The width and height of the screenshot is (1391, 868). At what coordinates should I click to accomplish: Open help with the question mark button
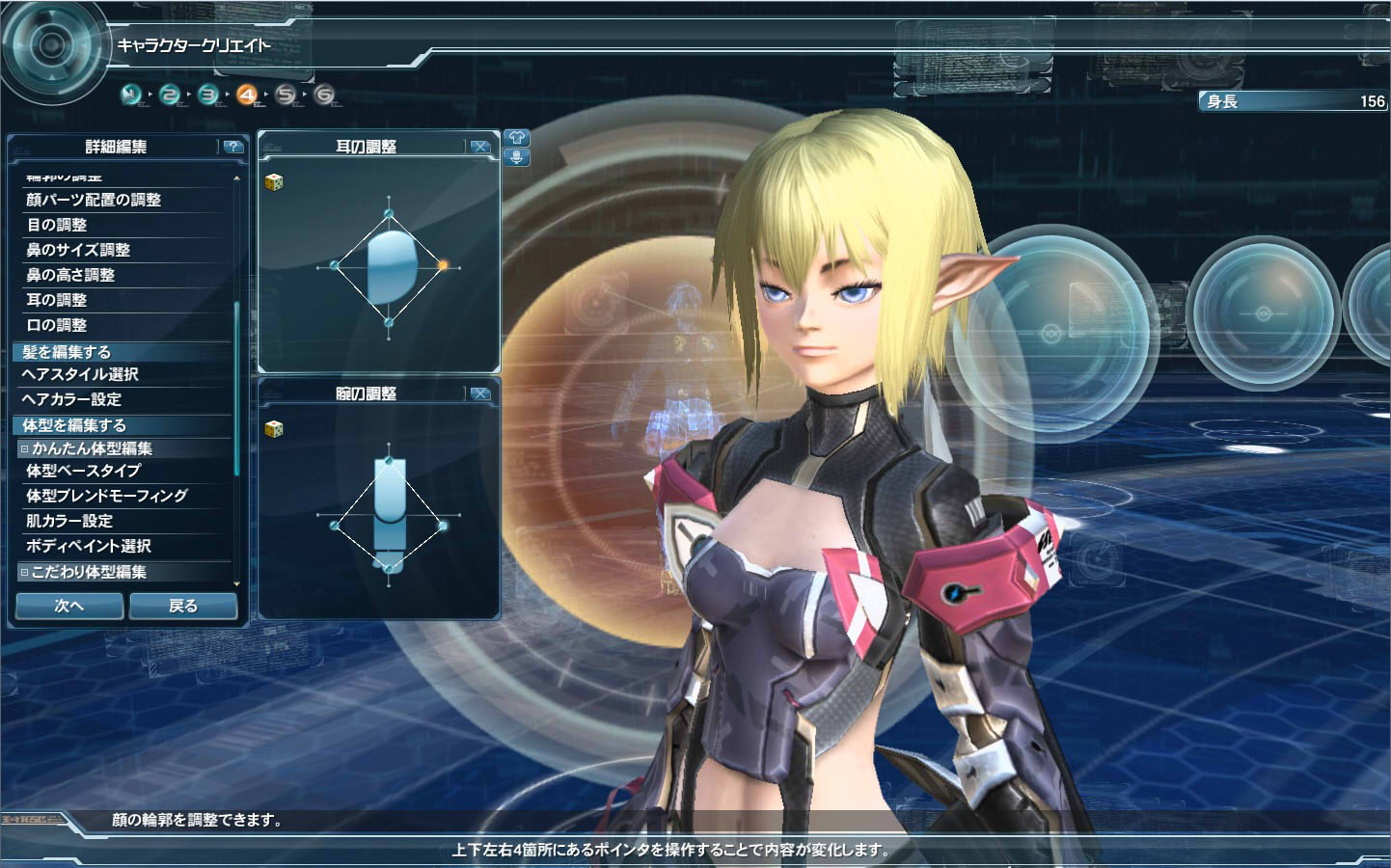point(232,147)
